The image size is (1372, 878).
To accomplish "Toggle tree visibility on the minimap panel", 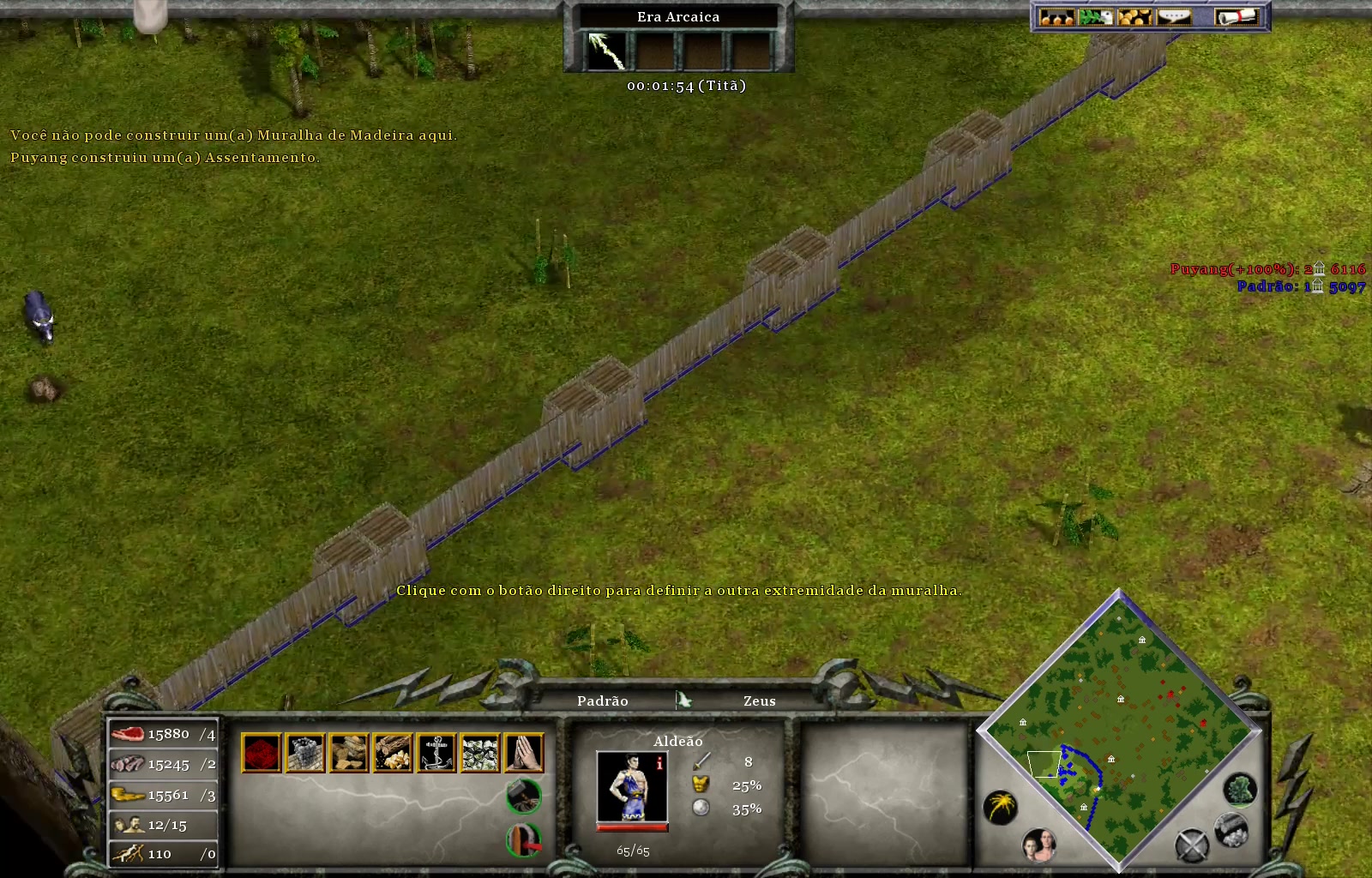I will tap(1240, 791).
